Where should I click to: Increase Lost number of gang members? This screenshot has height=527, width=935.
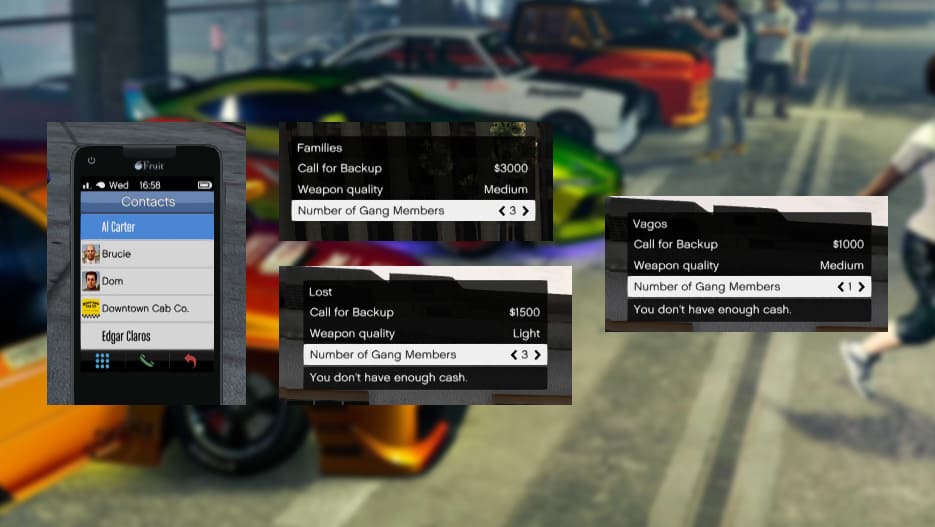pos(538,355)
